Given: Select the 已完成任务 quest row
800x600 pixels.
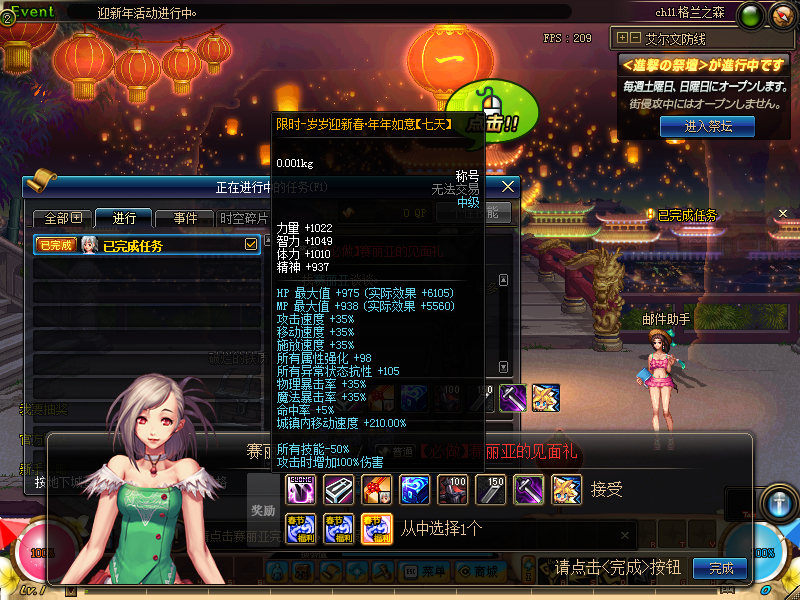Looking at the screenshot, I should (x=140, y=245).
